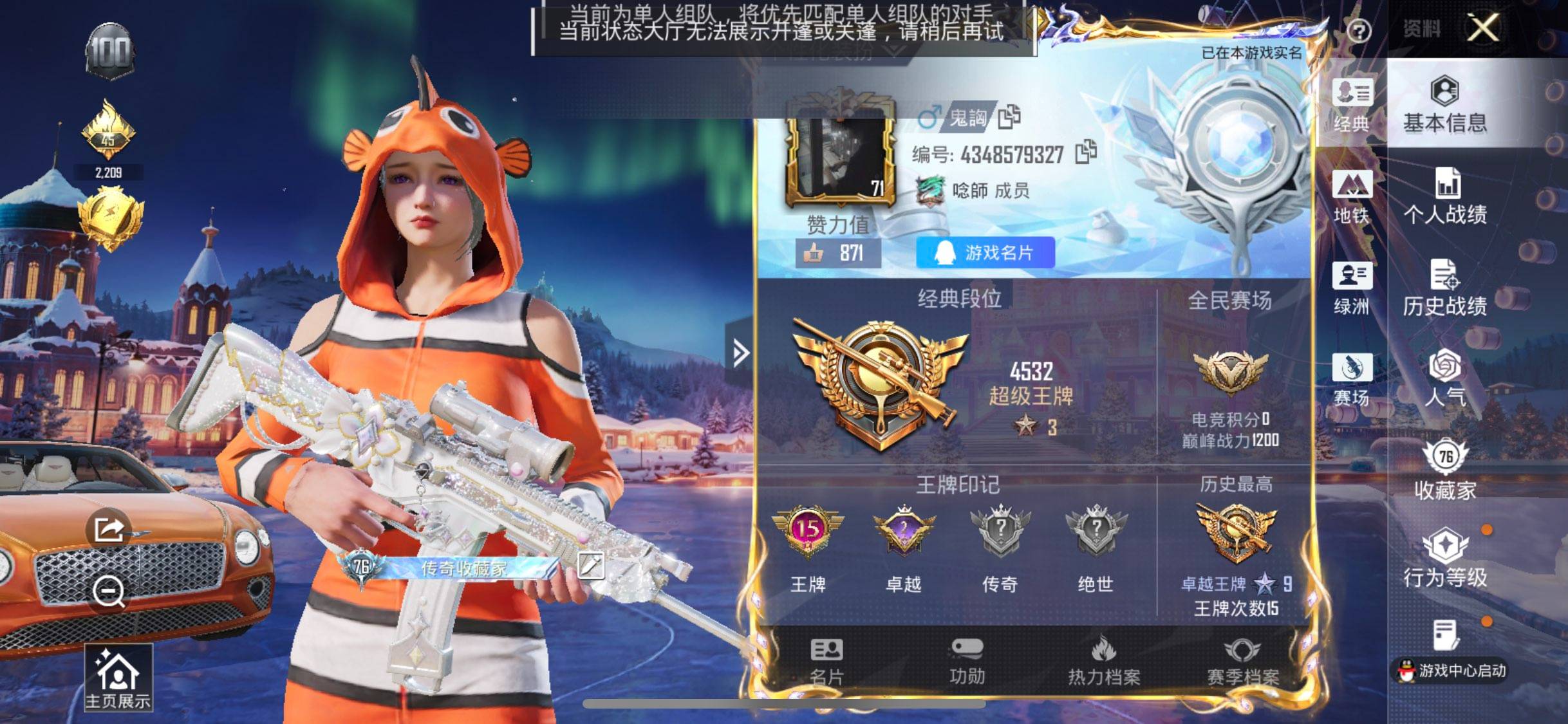Expand the profile card side arrow
The width and height of the screenshot is (1568, 724).
740,352
